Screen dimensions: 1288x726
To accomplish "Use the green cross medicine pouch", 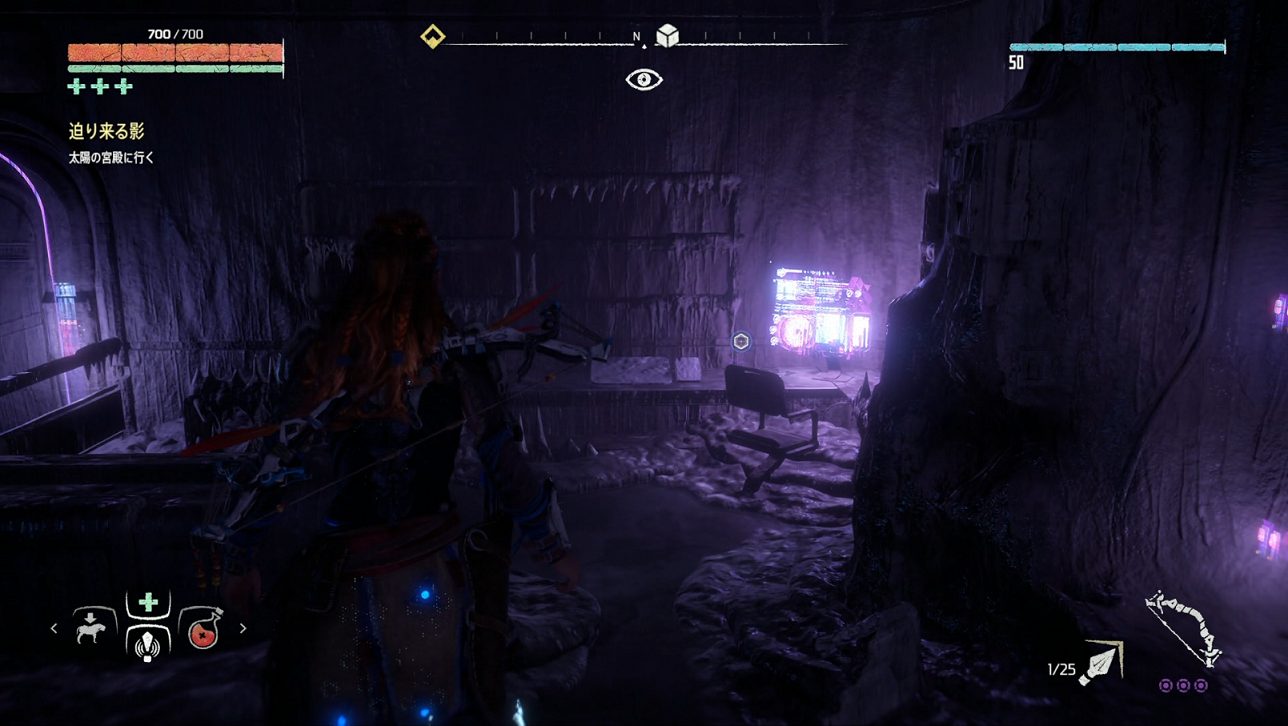I will [148, 602].
